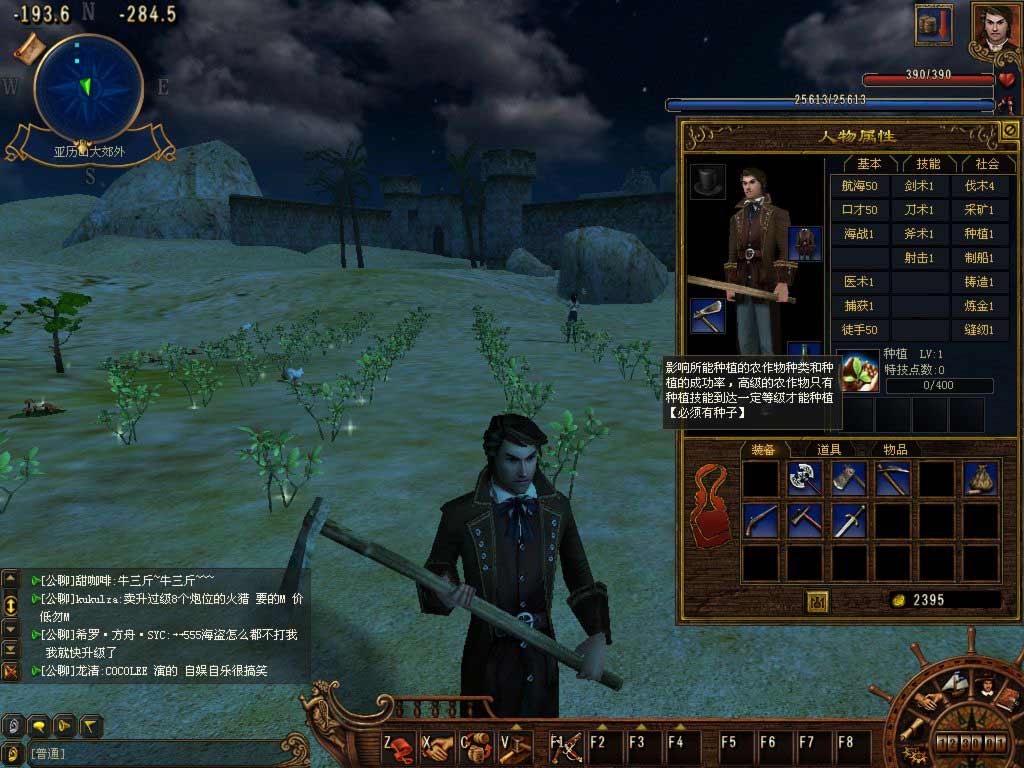Screen dimensions: 1024x768
Task: Switch to the 道具 inventory tab
Action: click(829, 450)
